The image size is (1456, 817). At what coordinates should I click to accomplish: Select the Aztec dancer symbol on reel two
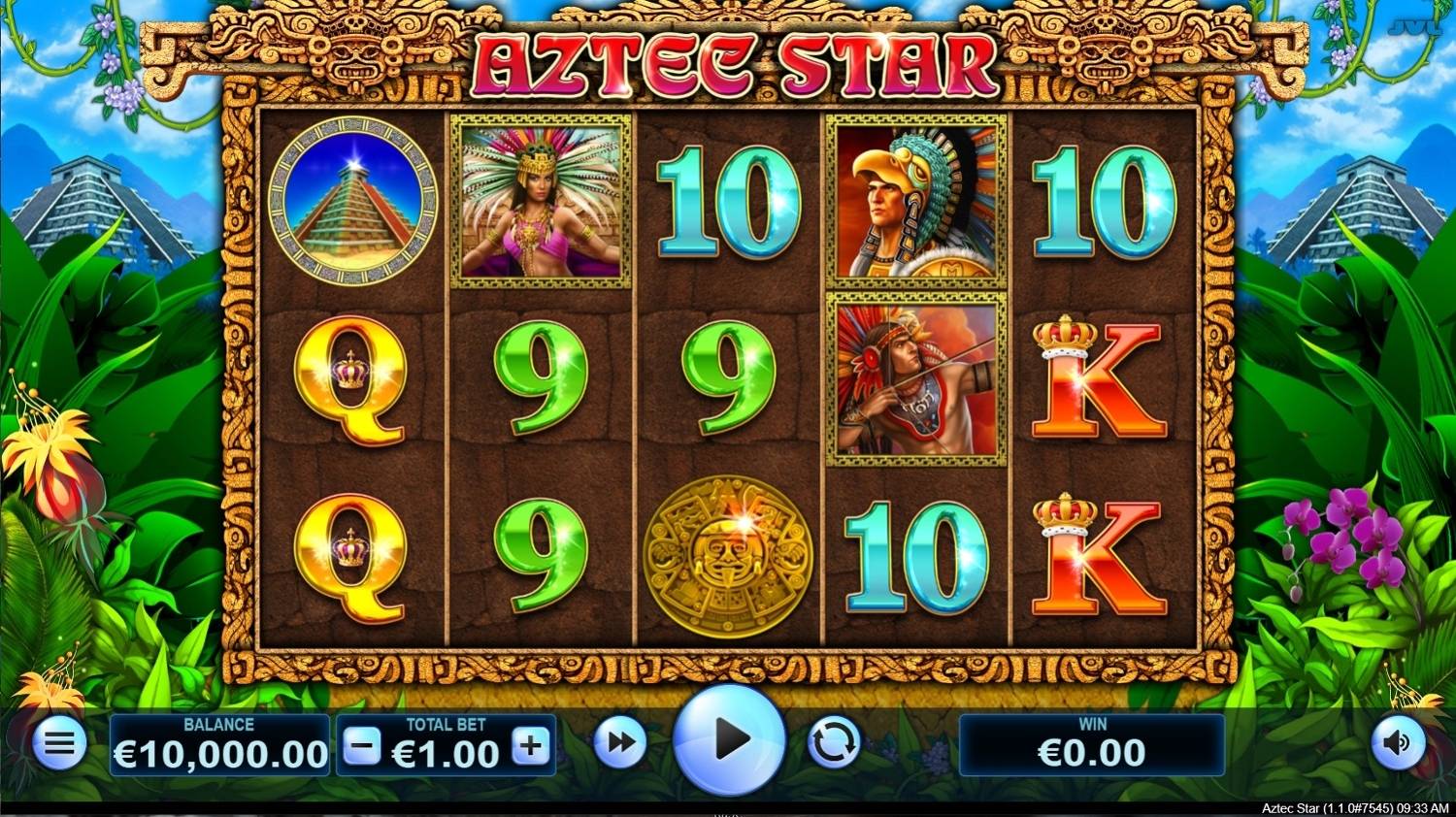click(537, 199)
